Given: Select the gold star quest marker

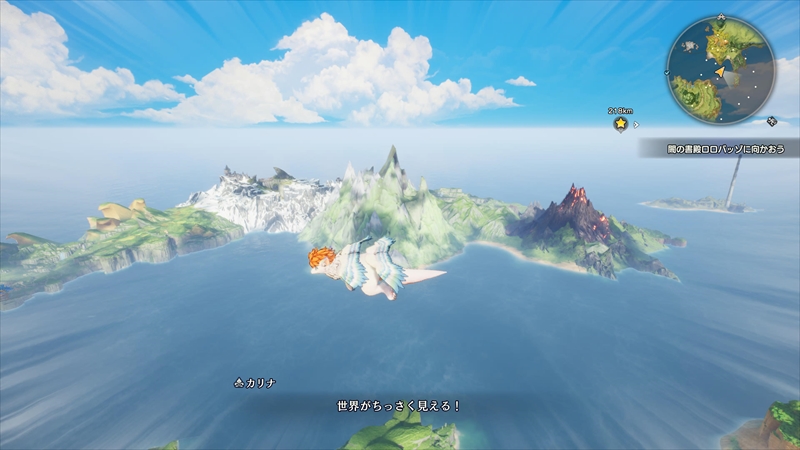Looking at the screenshot, I should coord(620,124).
